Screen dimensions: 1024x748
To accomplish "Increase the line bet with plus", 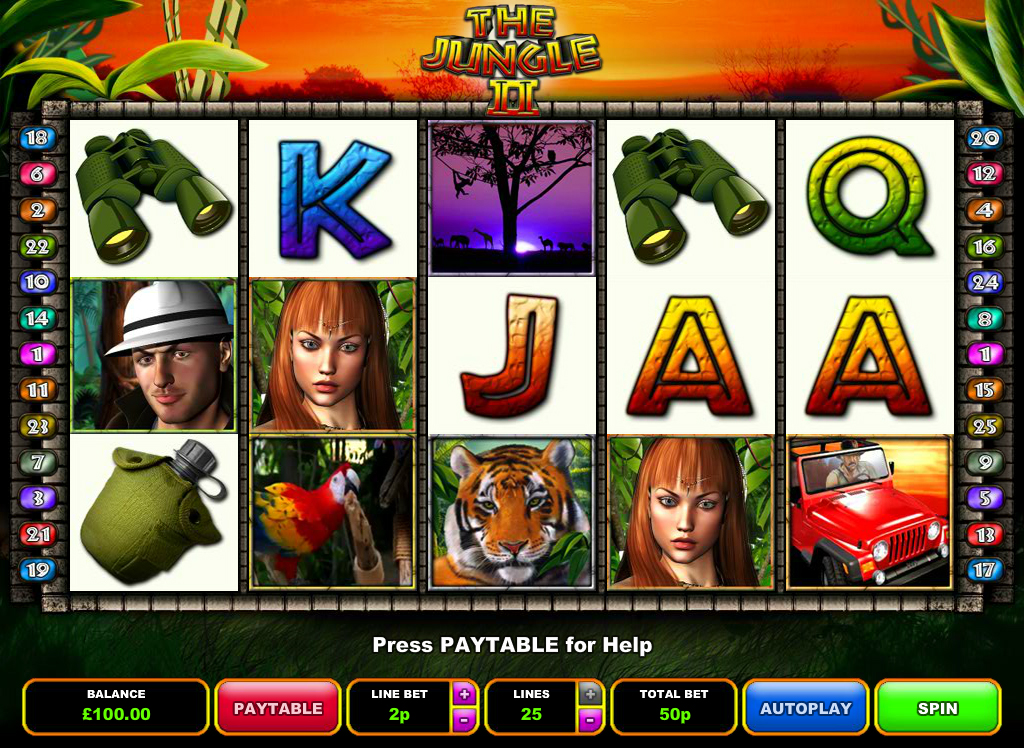I will tap(463, 693).
